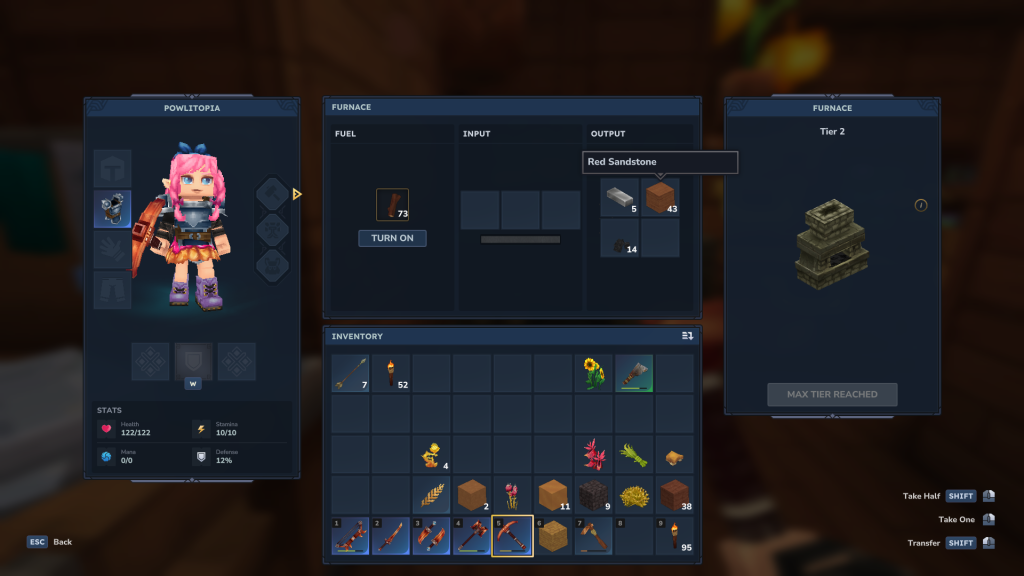The width and height of the screenshot is (1024, 576).
Task: Select the equipped chest armor slot
Action: pos(112,209)
